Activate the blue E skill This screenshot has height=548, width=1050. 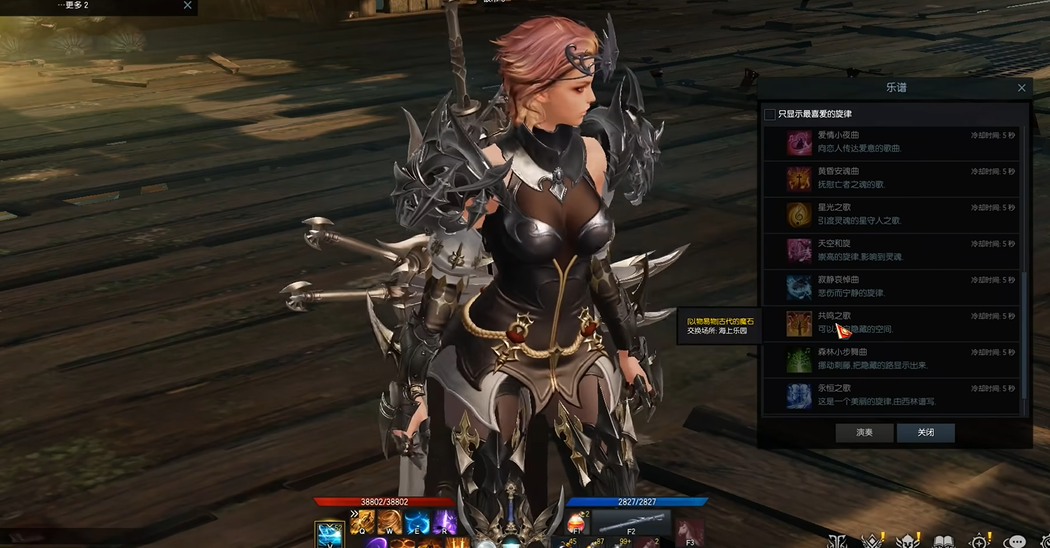pyautogui.click(x=417, y=522)
